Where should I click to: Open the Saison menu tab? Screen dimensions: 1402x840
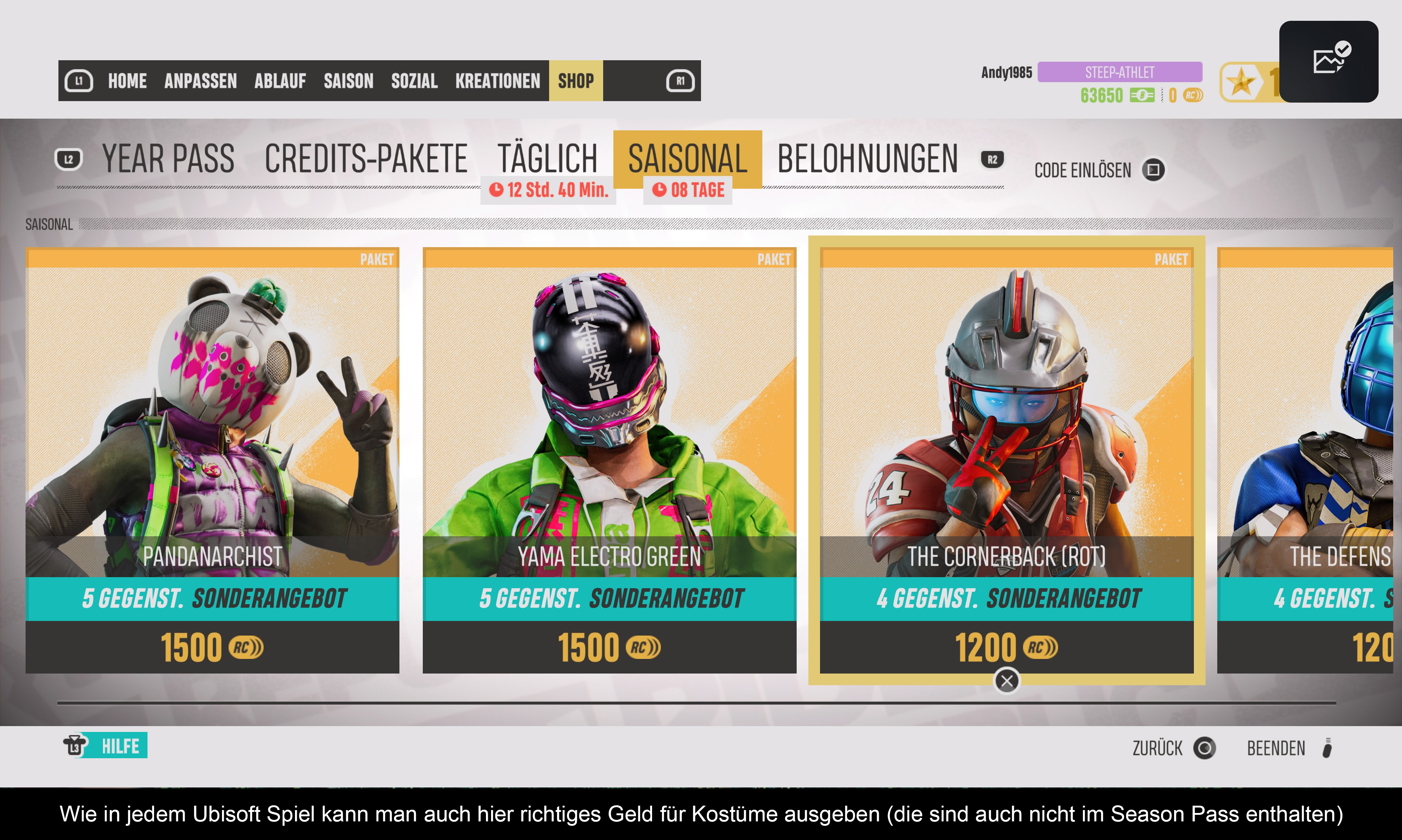coord(349,81)
